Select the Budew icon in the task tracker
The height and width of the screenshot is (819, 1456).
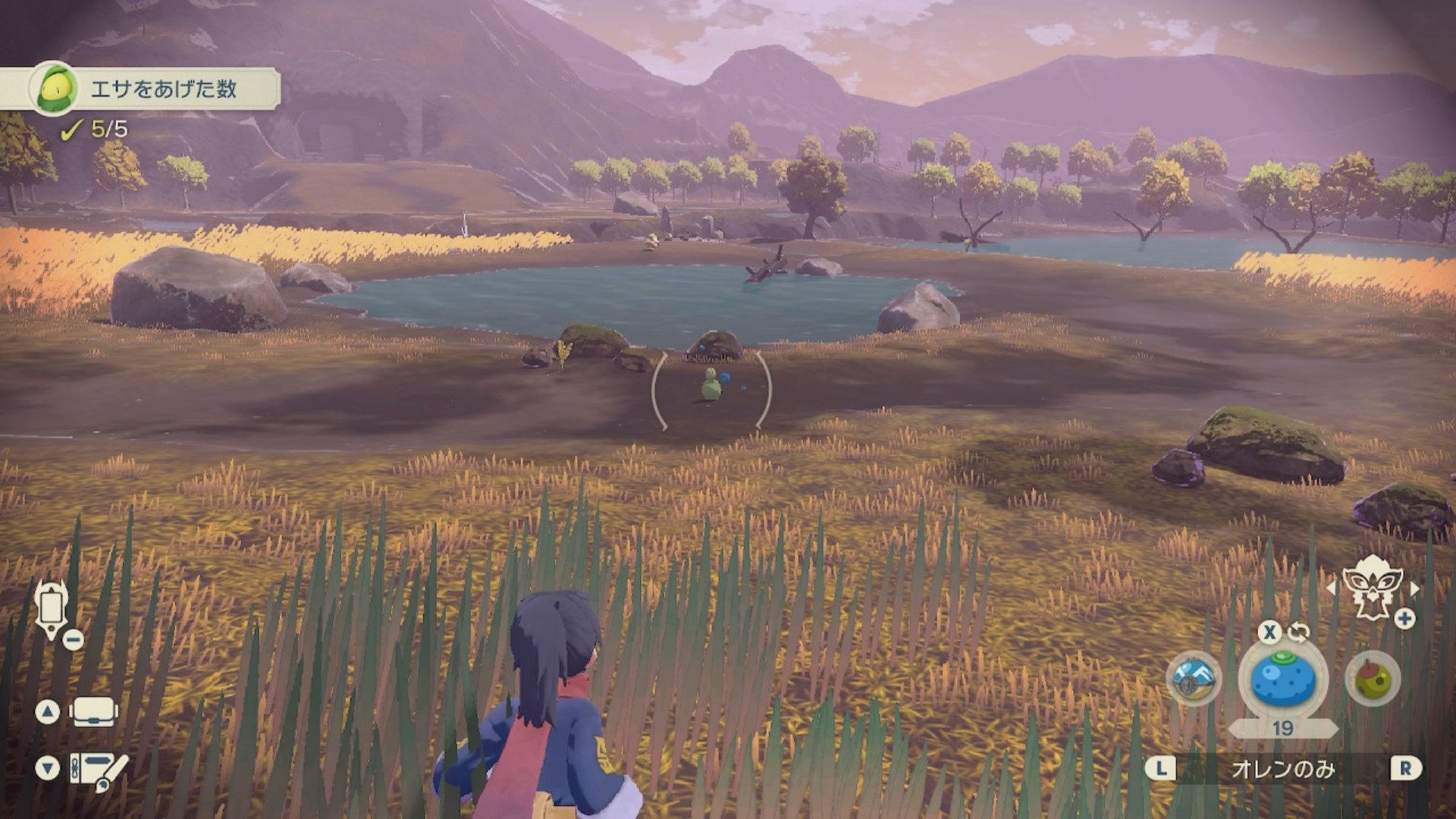tap(55, 89)
